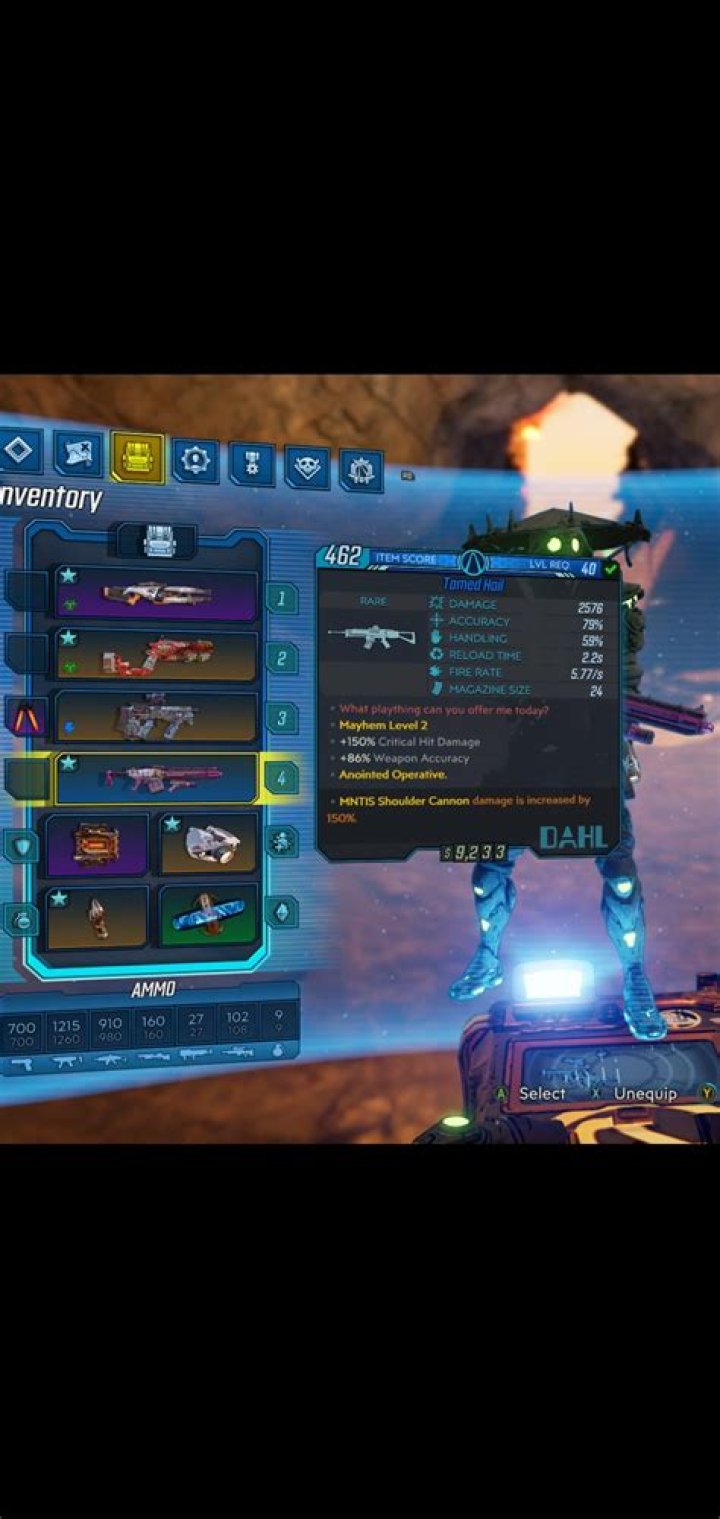Open the skull Challenges tab
Screen dimensions: 720x1519
tap(307, 467)
